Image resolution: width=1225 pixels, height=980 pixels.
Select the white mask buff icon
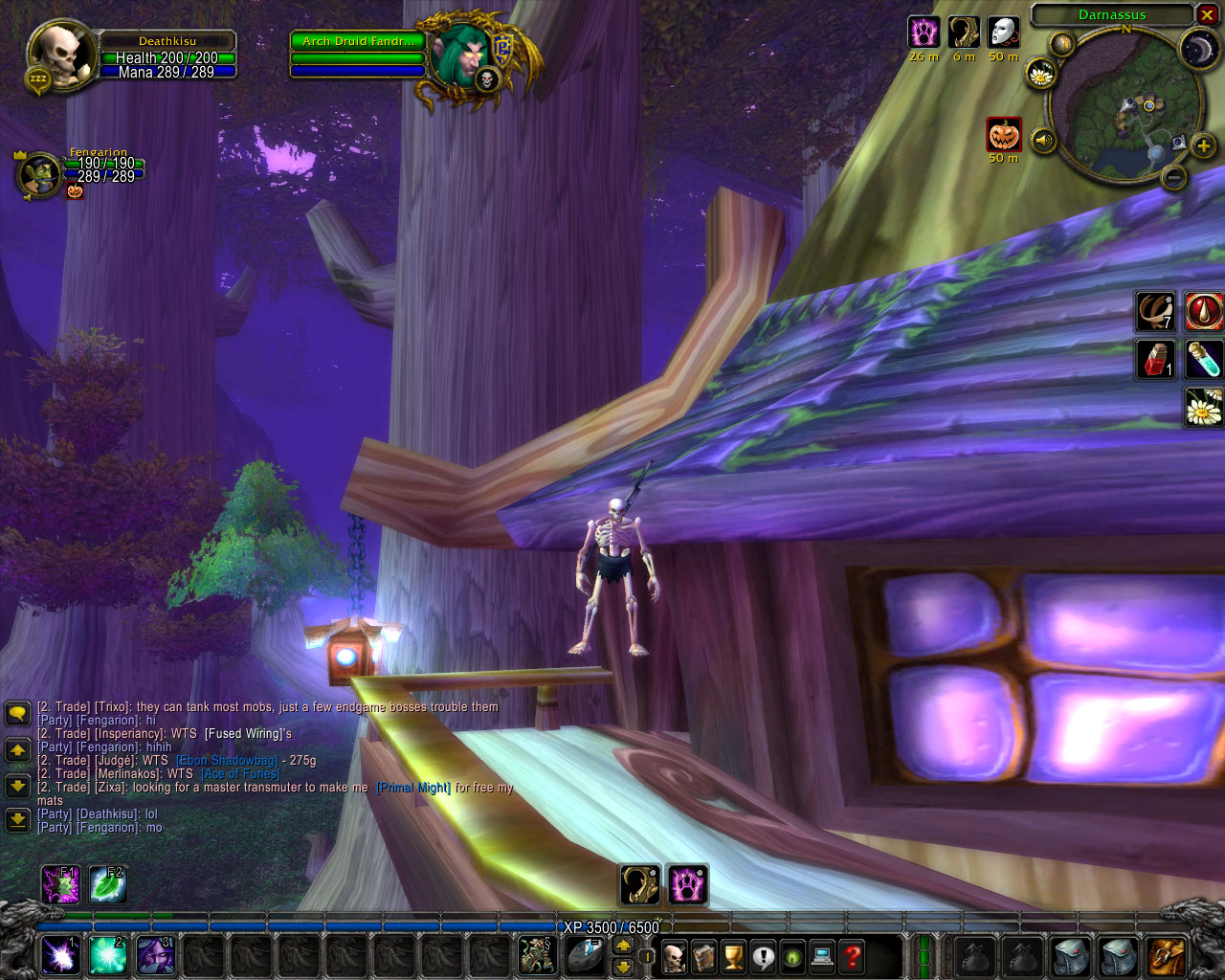1003,33
